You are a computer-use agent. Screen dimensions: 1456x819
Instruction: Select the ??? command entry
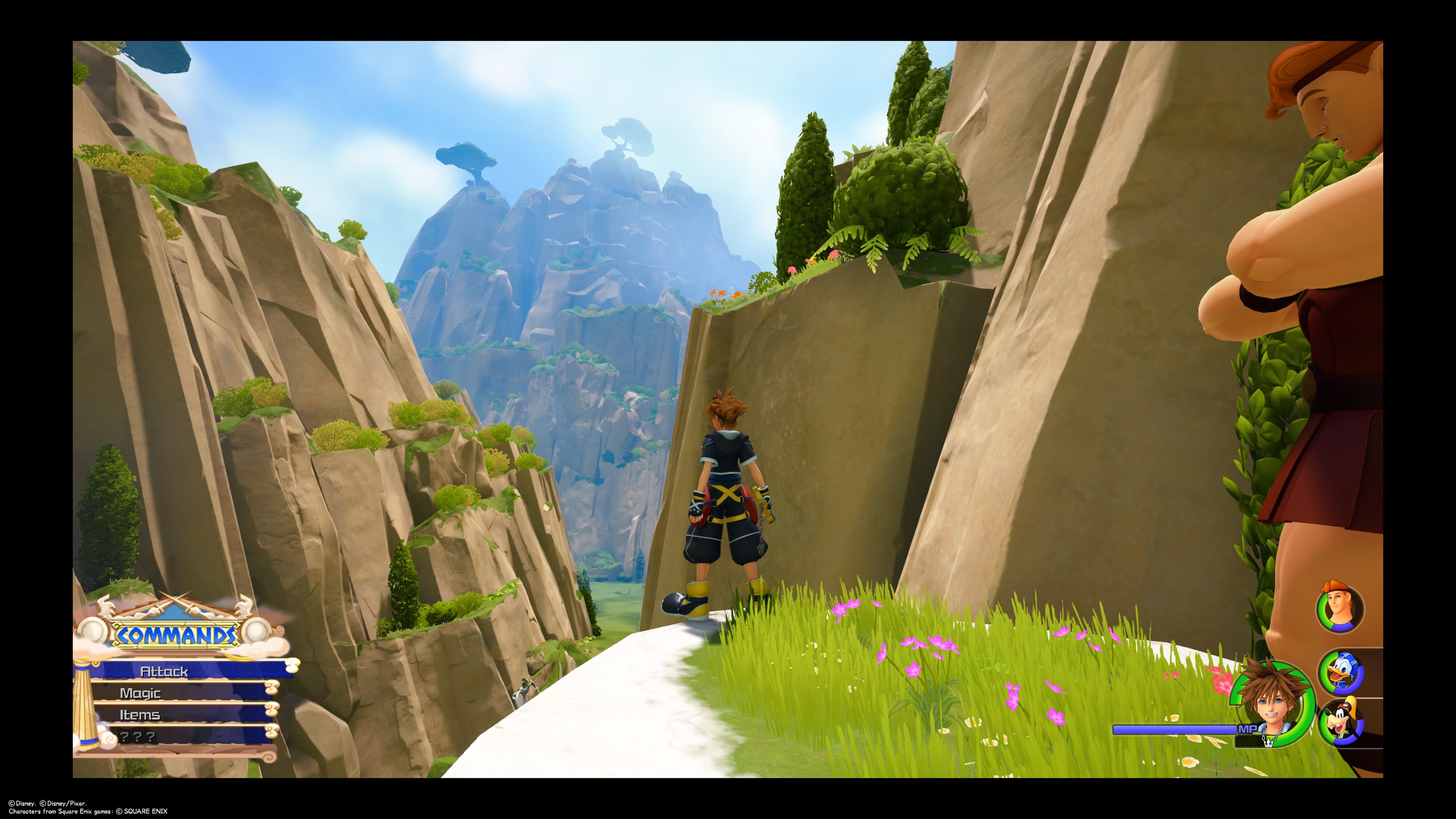point(138,736)
